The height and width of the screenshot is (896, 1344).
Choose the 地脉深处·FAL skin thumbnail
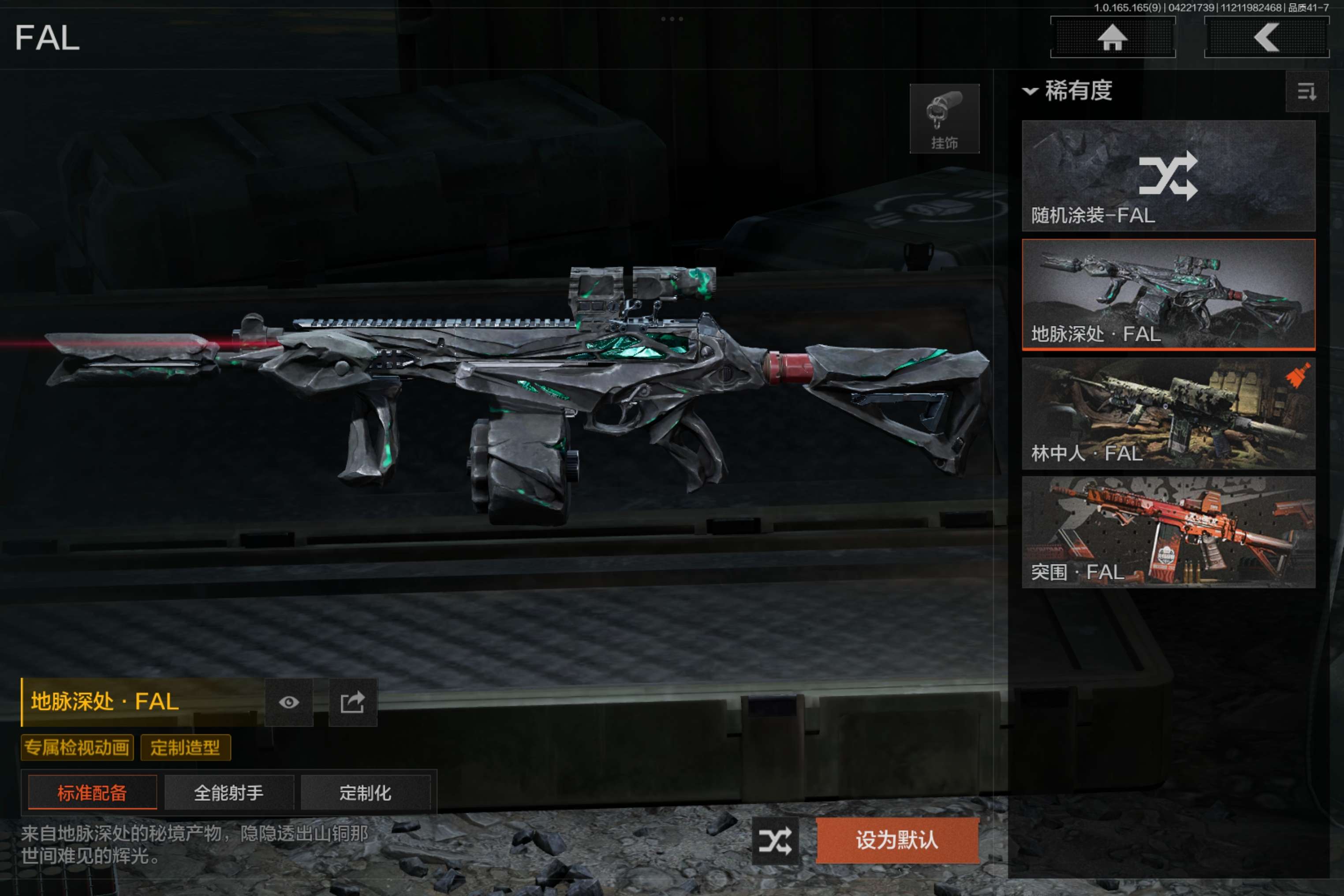coord(1168,294)
